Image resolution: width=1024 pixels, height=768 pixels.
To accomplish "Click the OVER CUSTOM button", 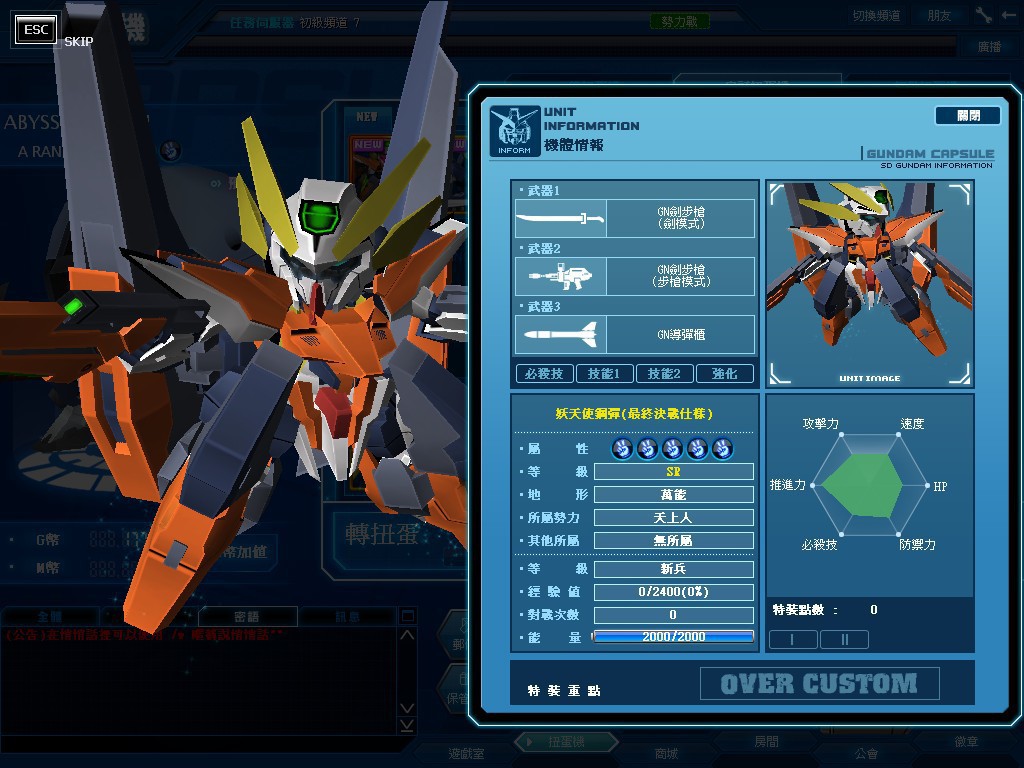I will [x=819, y=684].
